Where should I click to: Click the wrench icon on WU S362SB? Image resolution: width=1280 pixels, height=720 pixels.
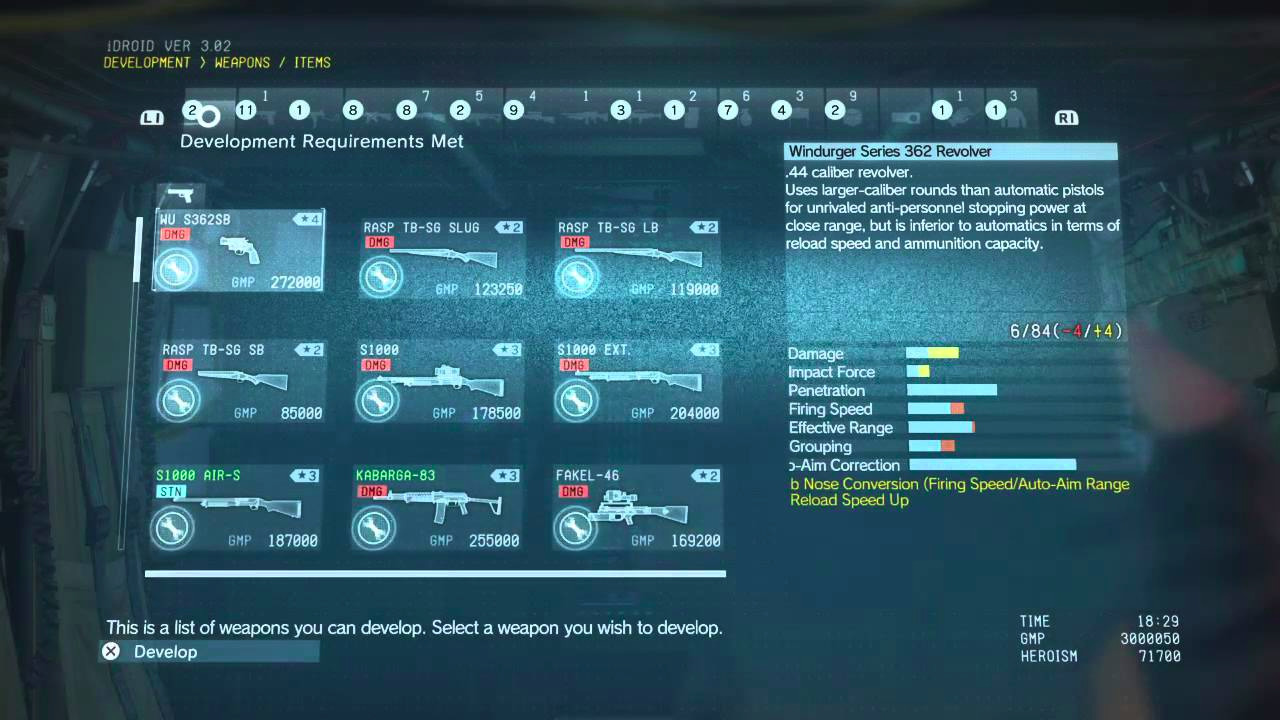point(178,268)
